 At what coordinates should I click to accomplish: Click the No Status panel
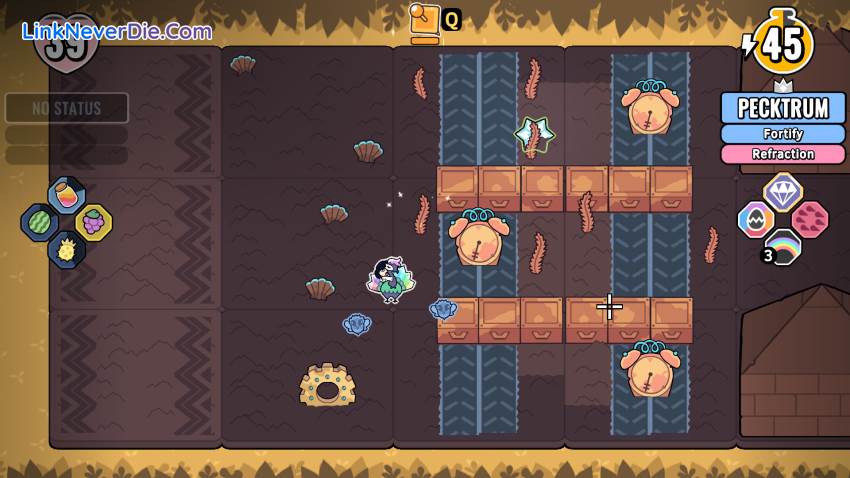point(67,108)
